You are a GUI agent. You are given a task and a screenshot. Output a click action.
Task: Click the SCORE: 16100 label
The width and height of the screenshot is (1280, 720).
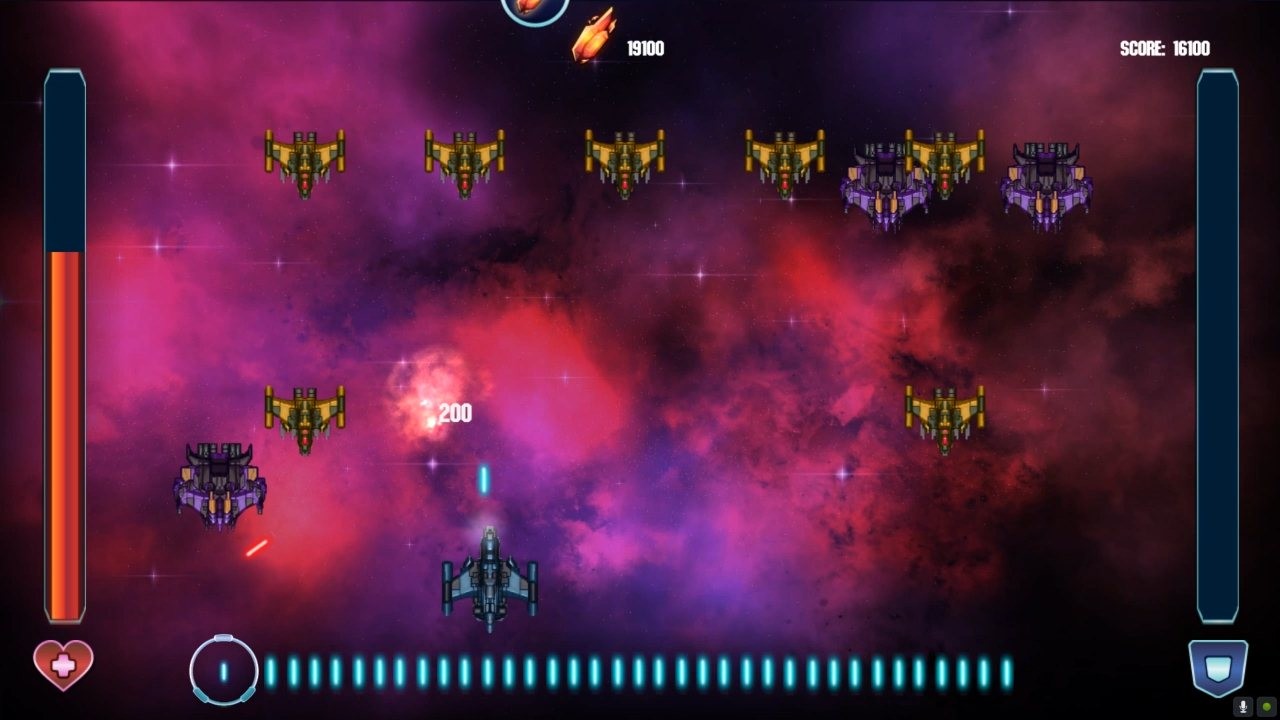[1163, 47]
